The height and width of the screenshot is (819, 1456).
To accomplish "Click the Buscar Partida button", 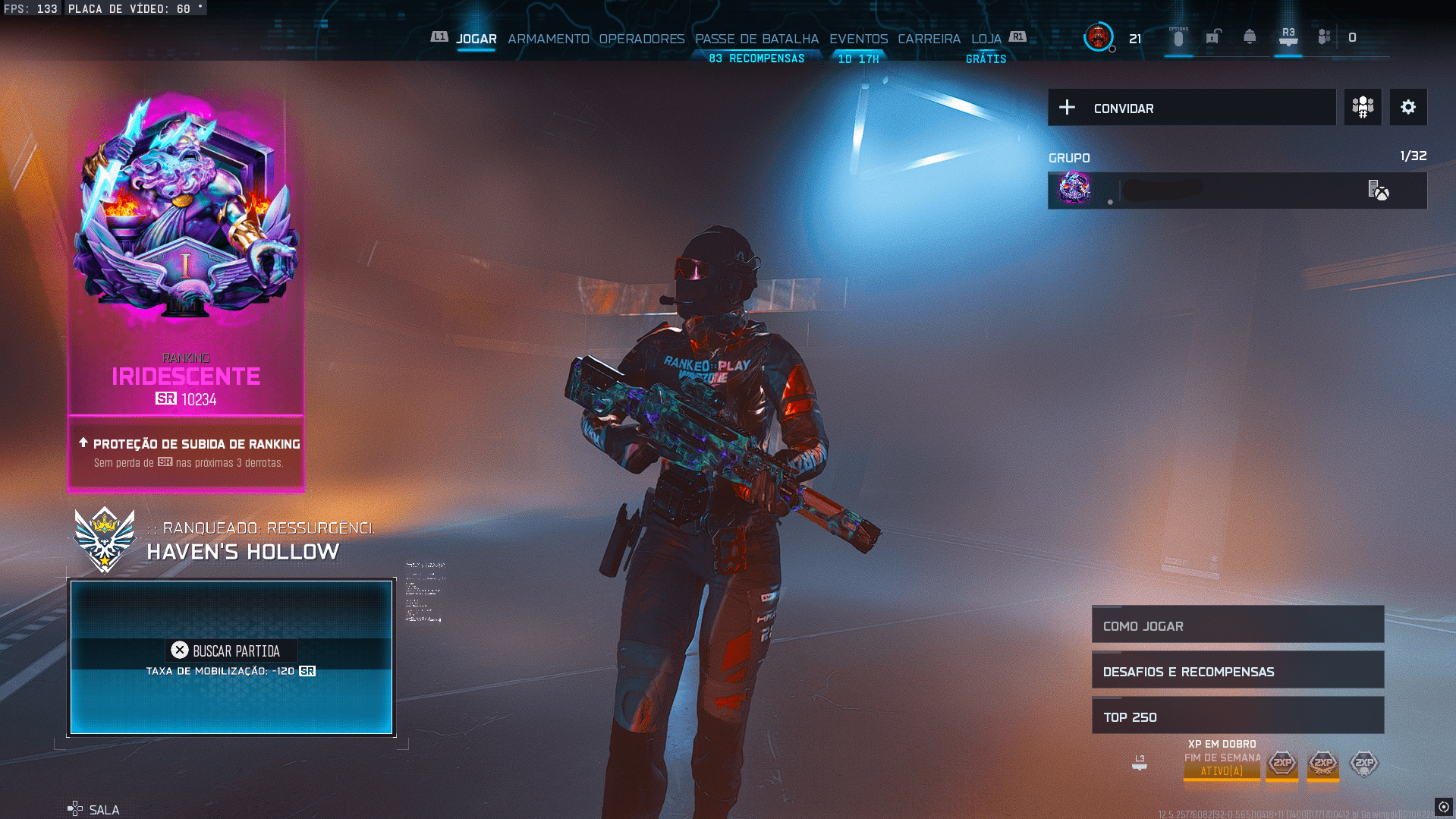I will (231, 651).
